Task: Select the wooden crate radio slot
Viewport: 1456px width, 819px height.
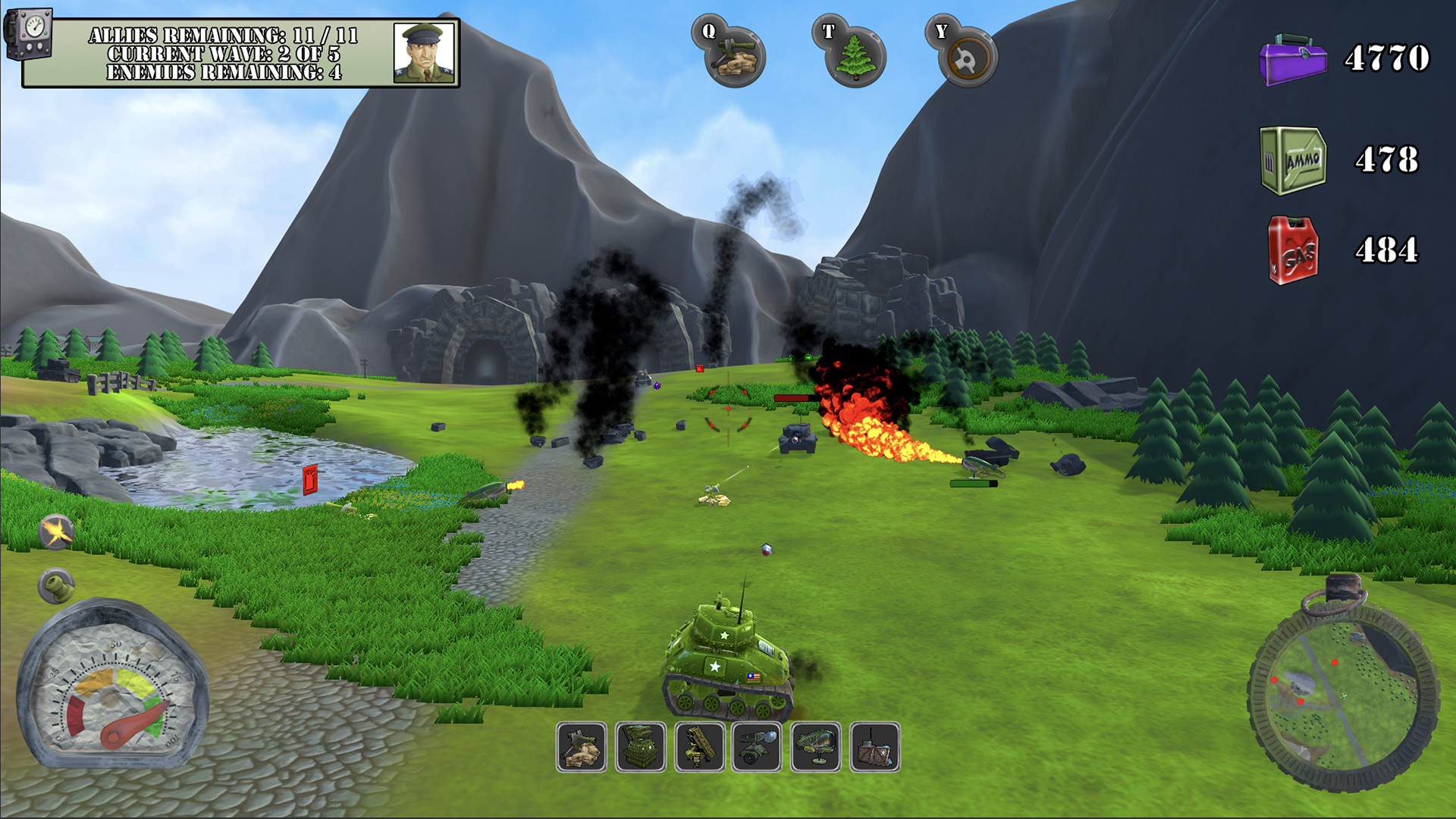Action: pyautogui.click(x=875, y=747)
